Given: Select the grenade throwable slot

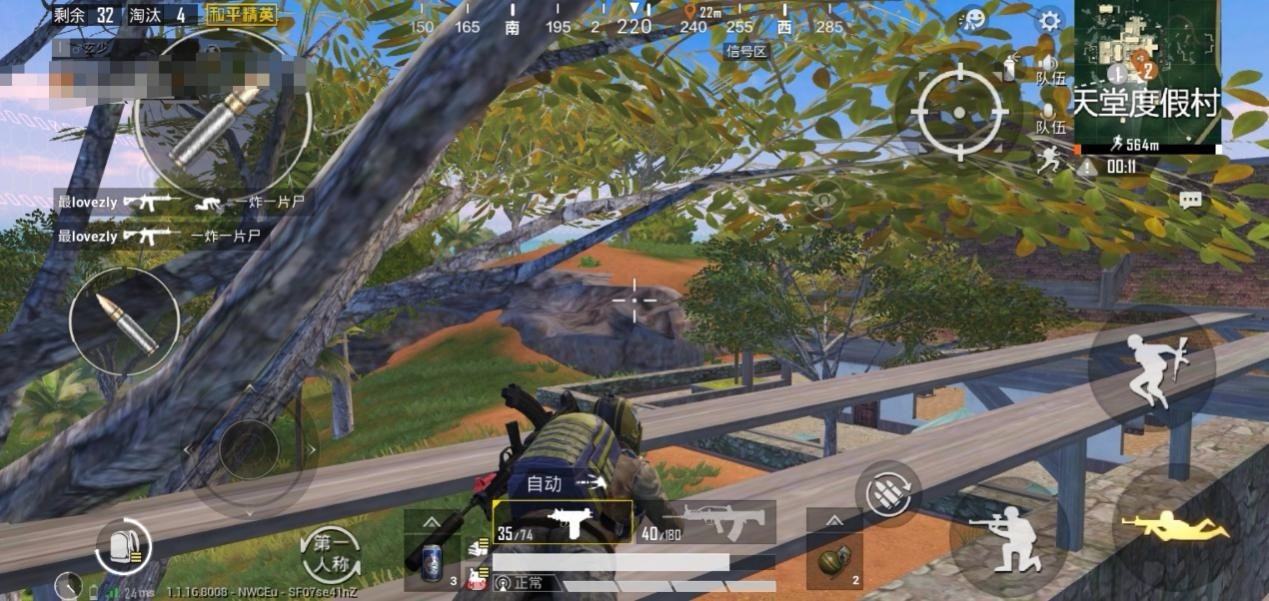Looking at the screenshot, I should pos(833,562).
